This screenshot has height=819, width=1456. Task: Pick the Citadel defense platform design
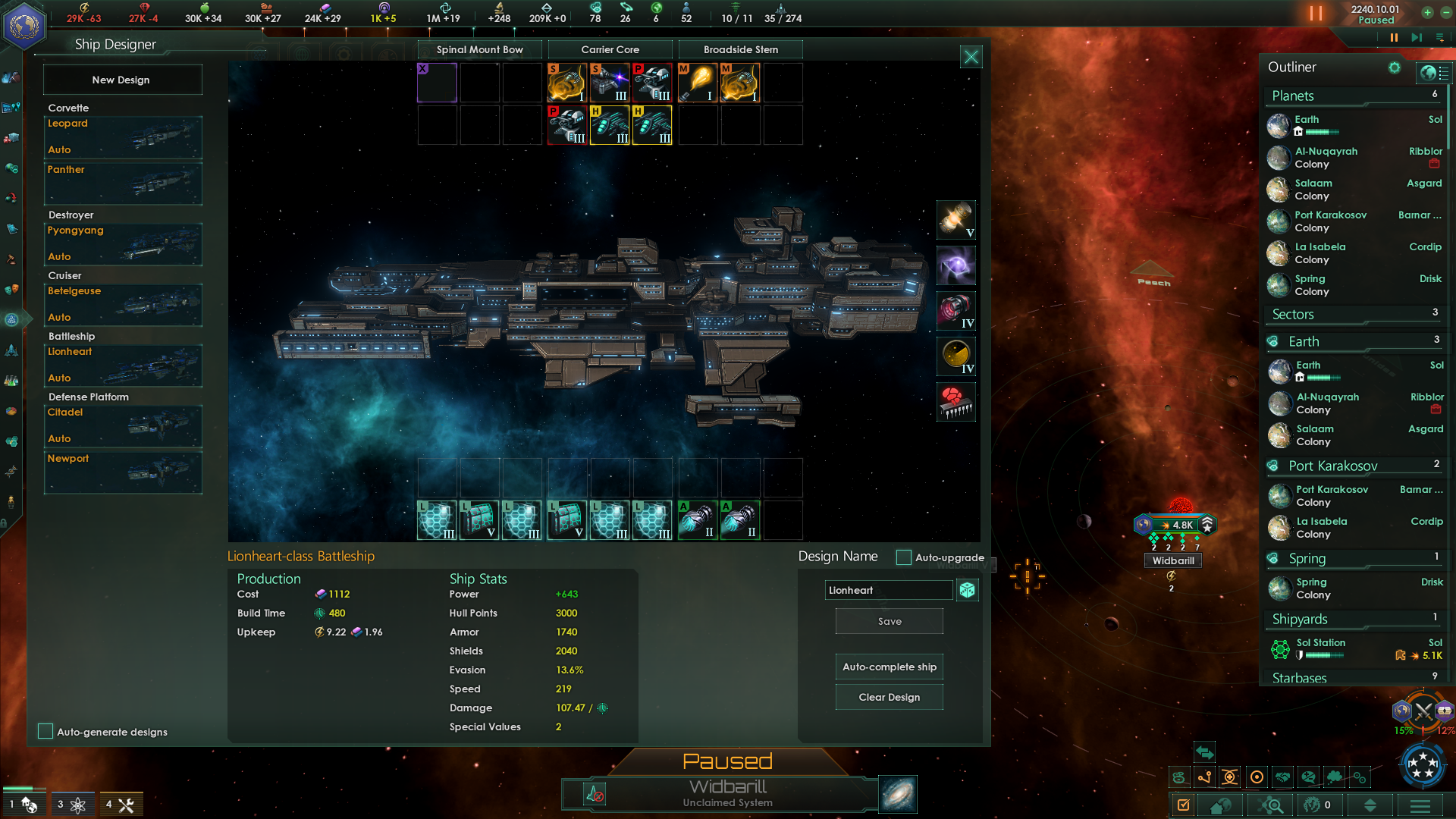[123, 425]
